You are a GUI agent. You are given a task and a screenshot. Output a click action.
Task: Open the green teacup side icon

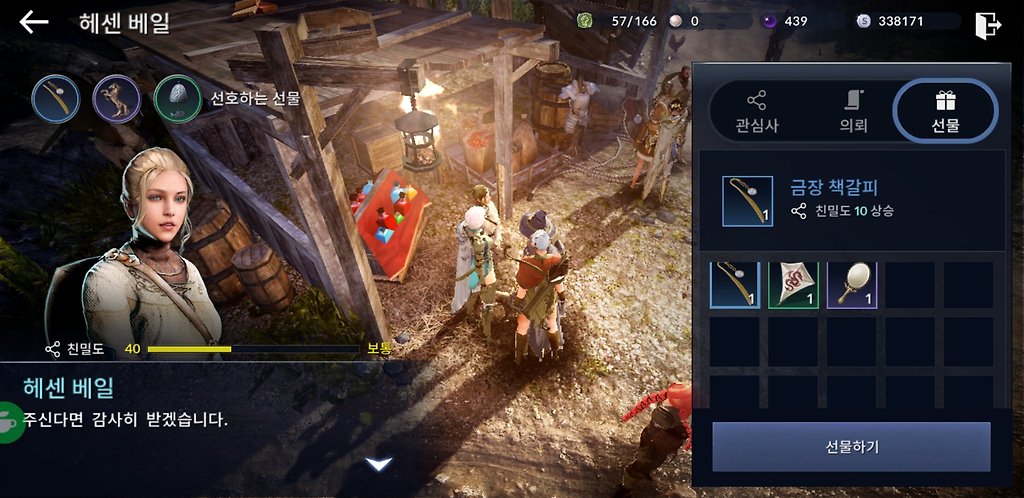(x=9, y=418)
